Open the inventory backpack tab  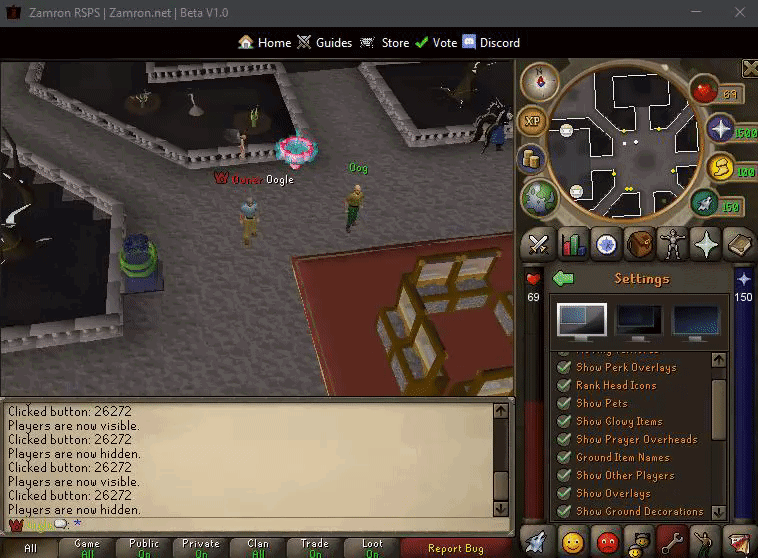641,244
